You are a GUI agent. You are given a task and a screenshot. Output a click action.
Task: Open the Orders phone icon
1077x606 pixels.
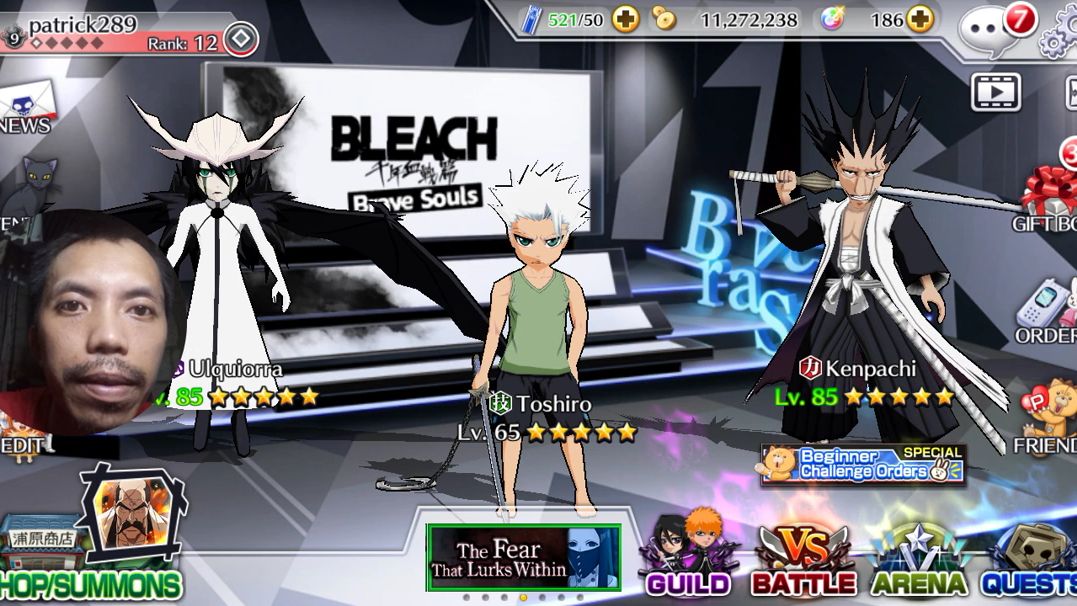coord(1045,312)
